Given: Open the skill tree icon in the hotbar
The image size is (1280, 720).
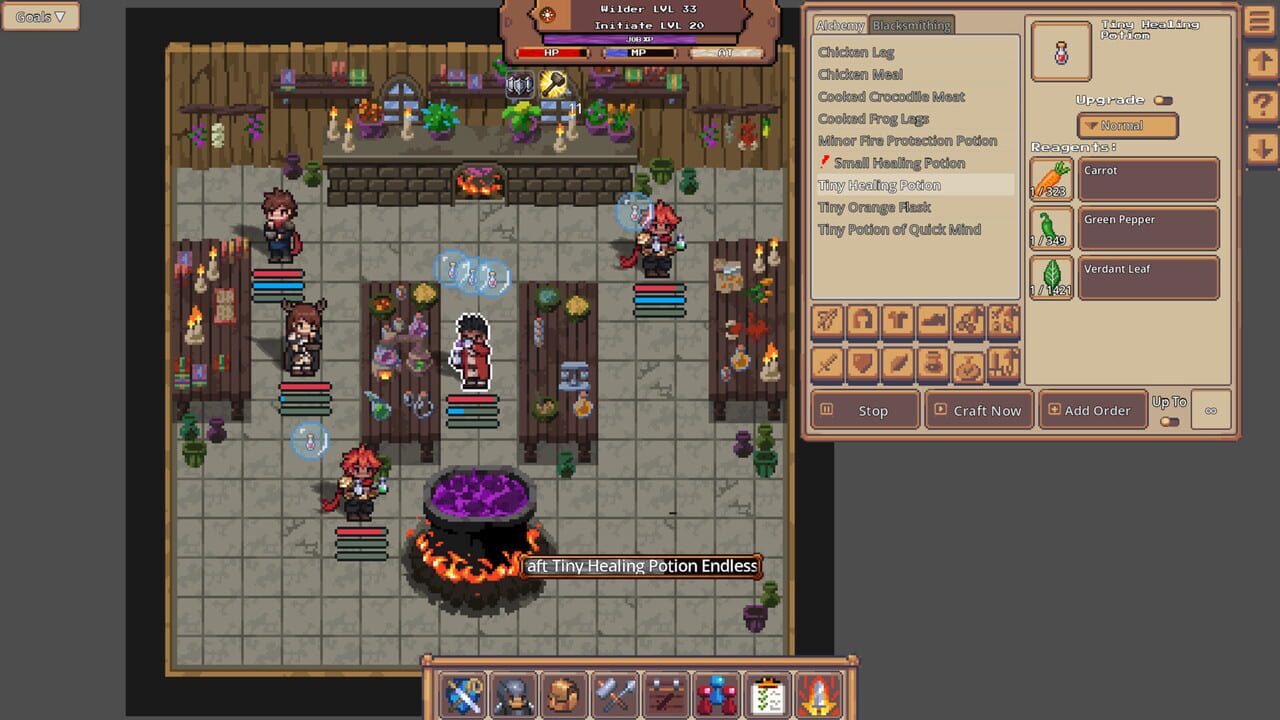Looking at the screenshot, I should point(717,693).
